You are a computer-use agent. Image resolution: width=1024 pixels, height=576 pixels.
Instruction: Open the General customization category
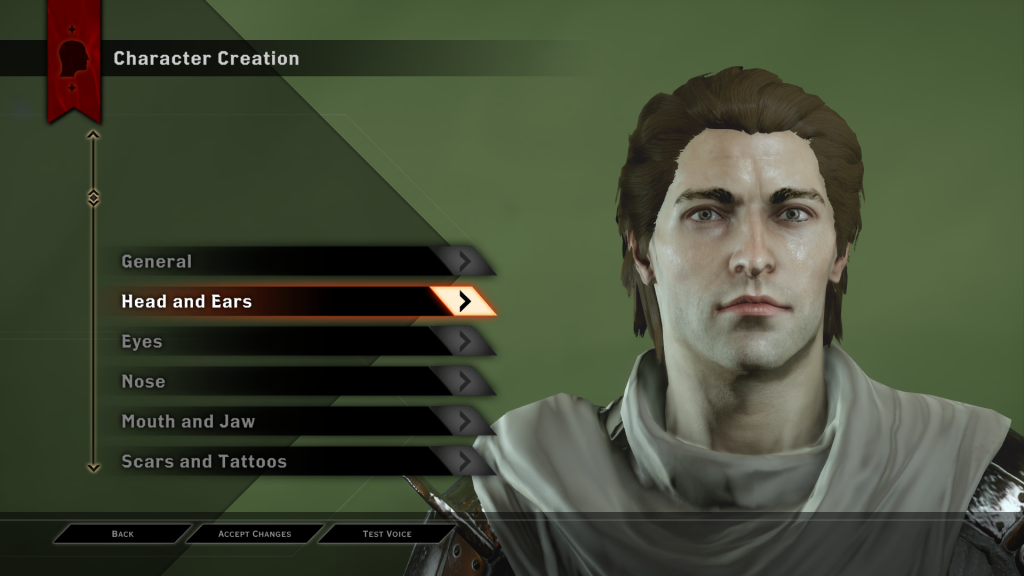[300, 262]
